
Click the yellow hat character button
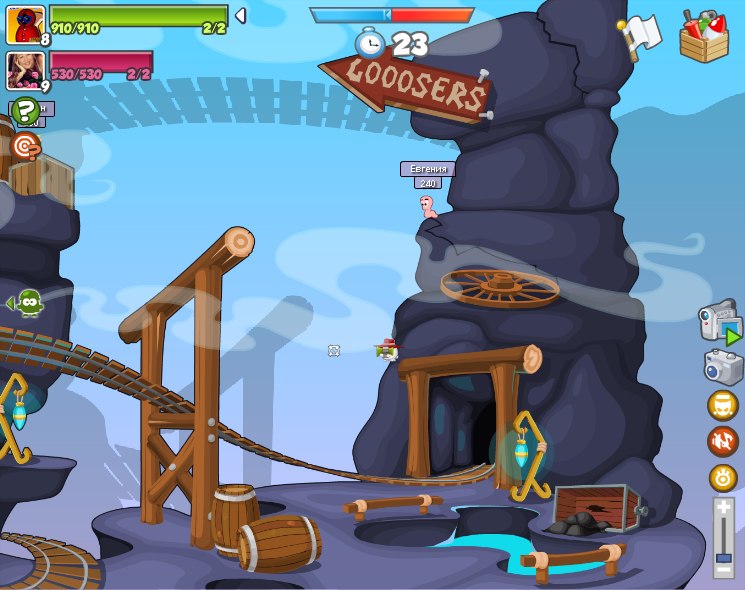[723, 405]
